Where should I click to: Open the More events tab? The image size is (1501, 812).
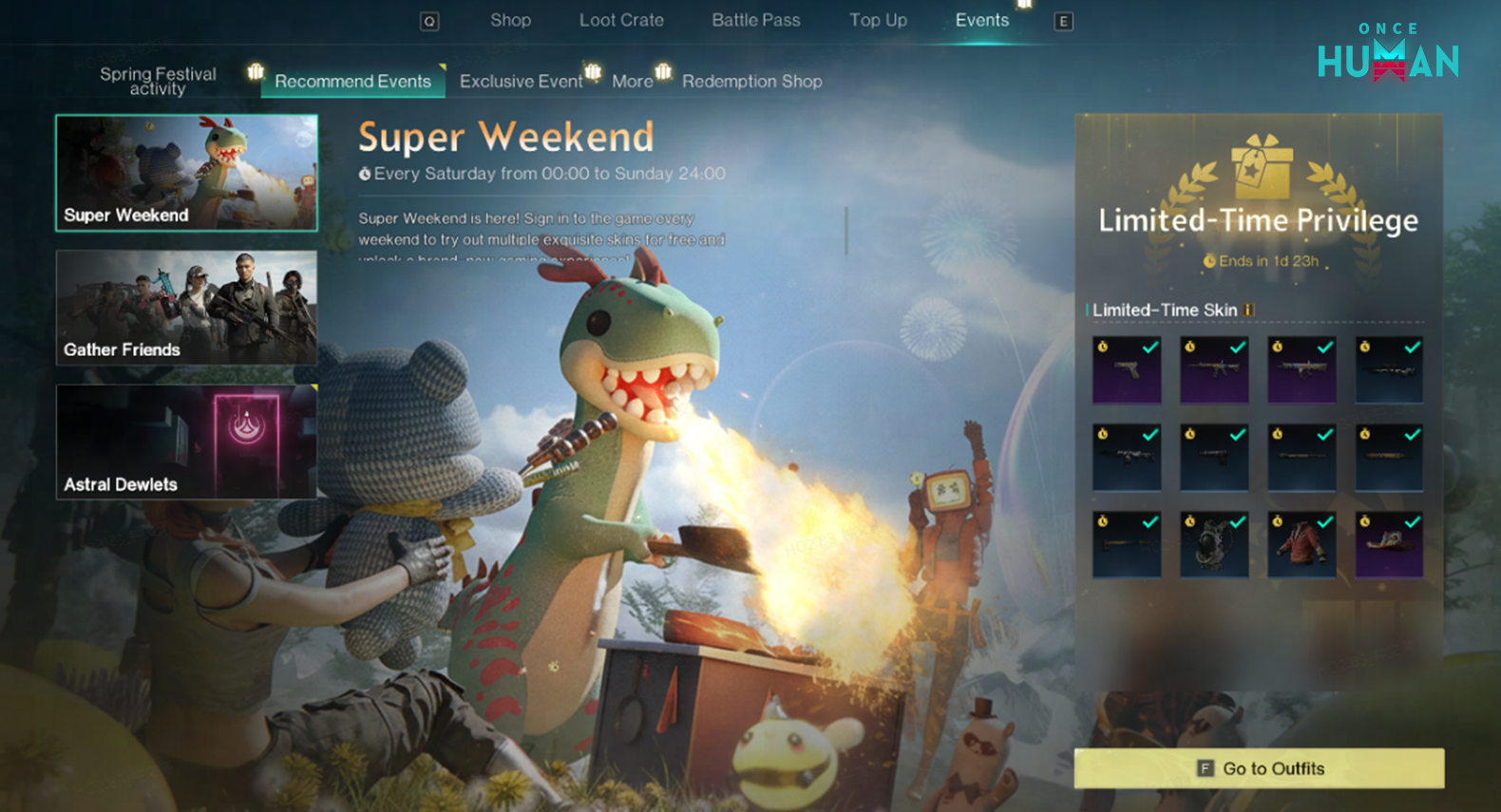pos(632,82)
